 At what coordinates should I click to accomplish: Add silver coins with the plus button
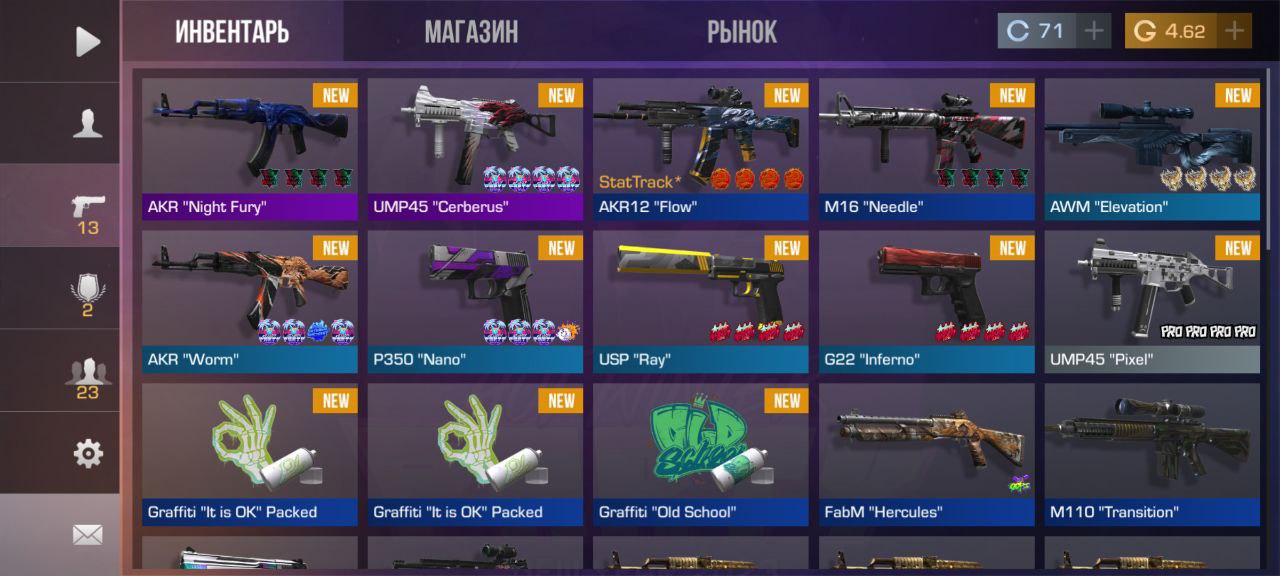(1094, 31)
